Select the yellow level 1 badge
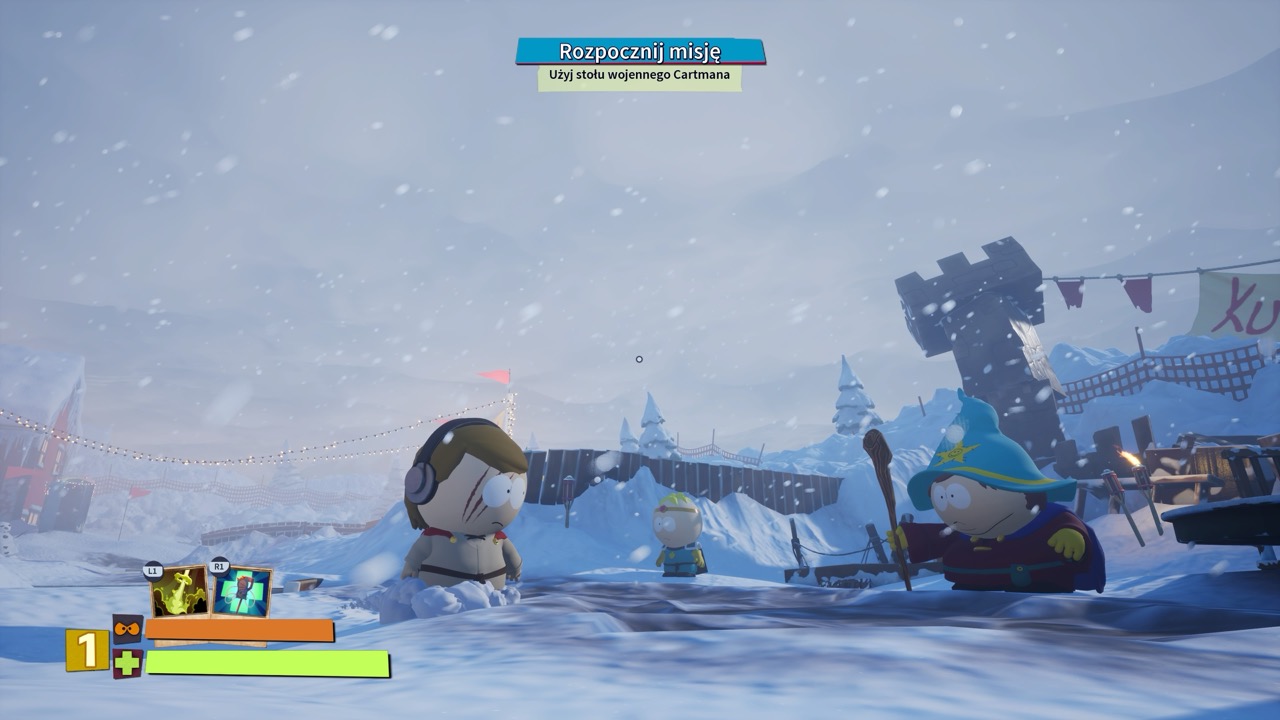This screenshot has height=720, width=1280. [x=88, y=650]
